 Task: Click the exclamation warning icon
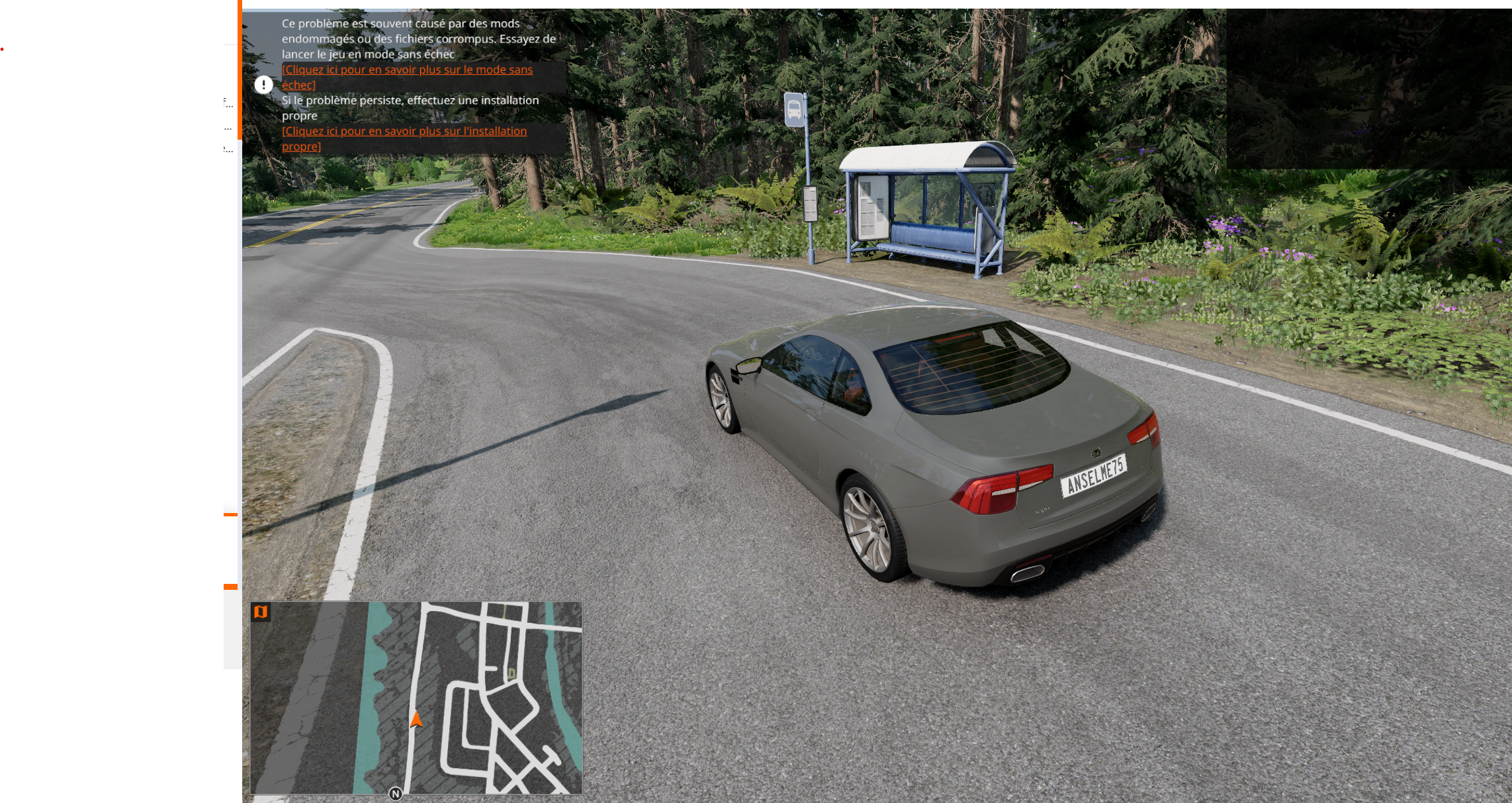(264, 85)
